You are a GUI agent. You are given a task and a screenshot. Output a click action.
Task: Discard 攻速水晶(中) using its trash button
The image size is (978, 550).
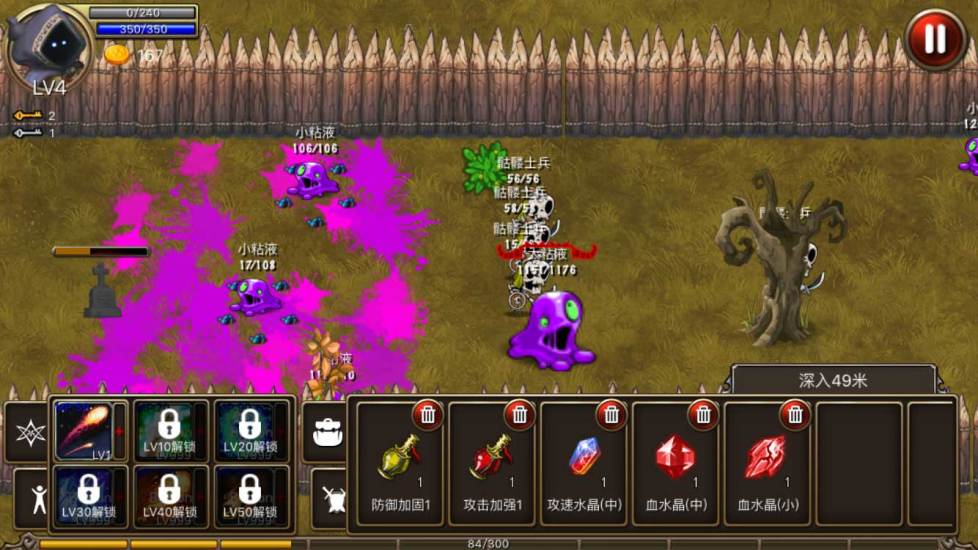click(611, 413)
